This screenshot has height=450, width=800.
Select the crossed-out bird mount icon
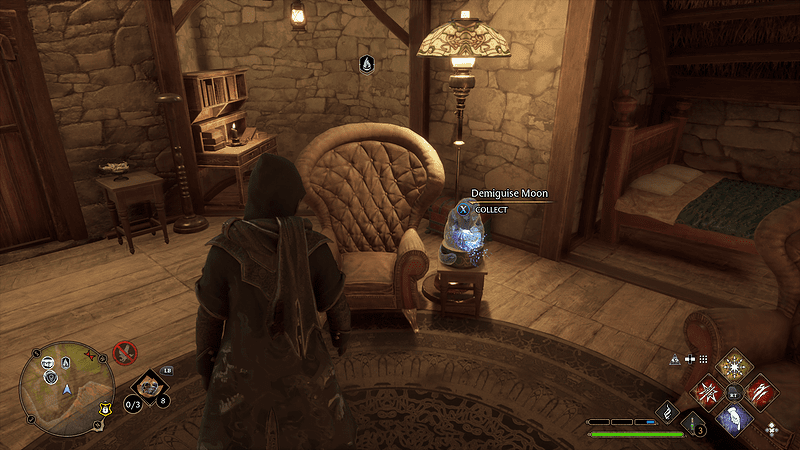coord(124,352)
